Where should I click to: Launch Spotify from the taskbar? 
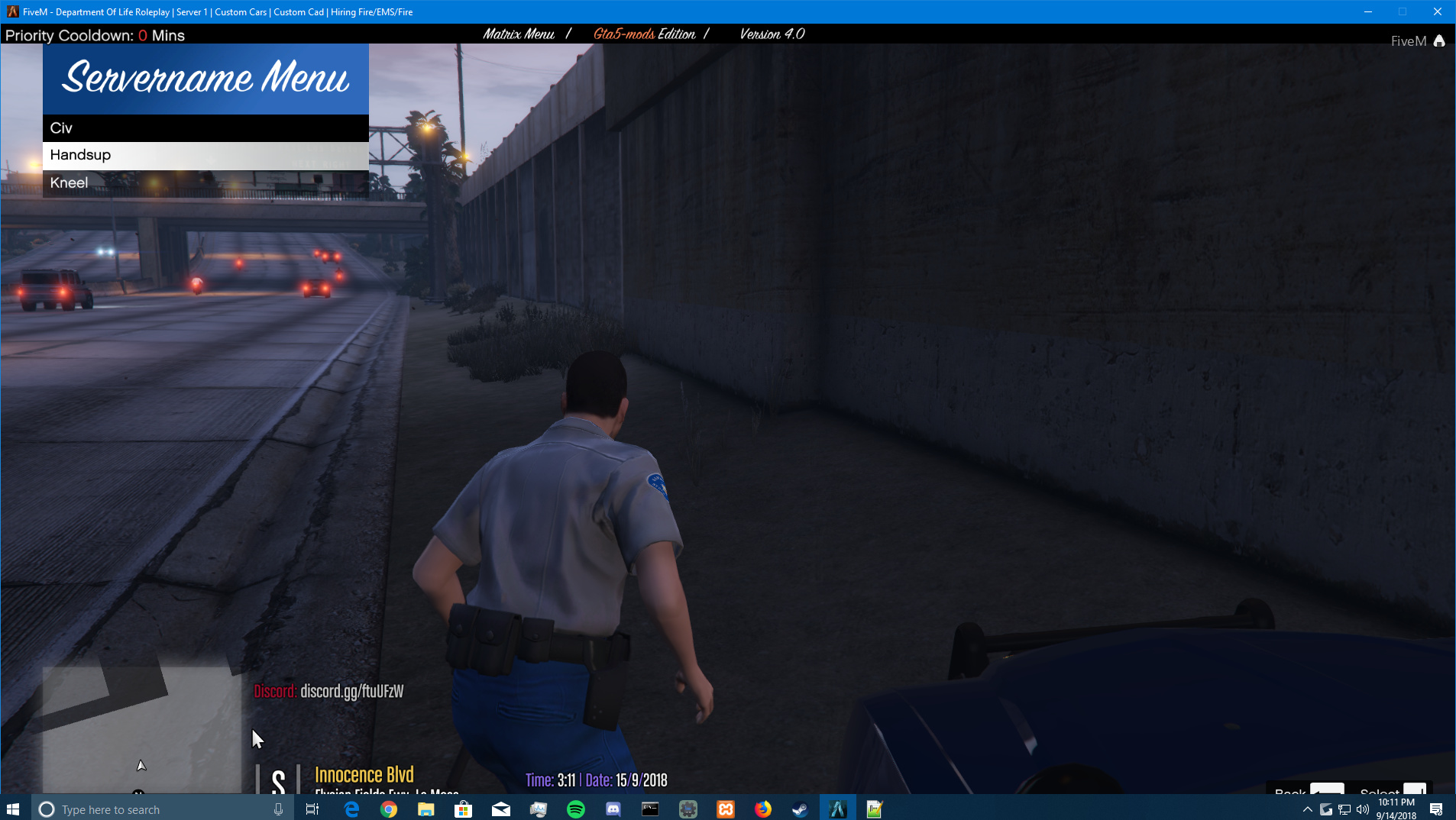click(x=577, y=809)
